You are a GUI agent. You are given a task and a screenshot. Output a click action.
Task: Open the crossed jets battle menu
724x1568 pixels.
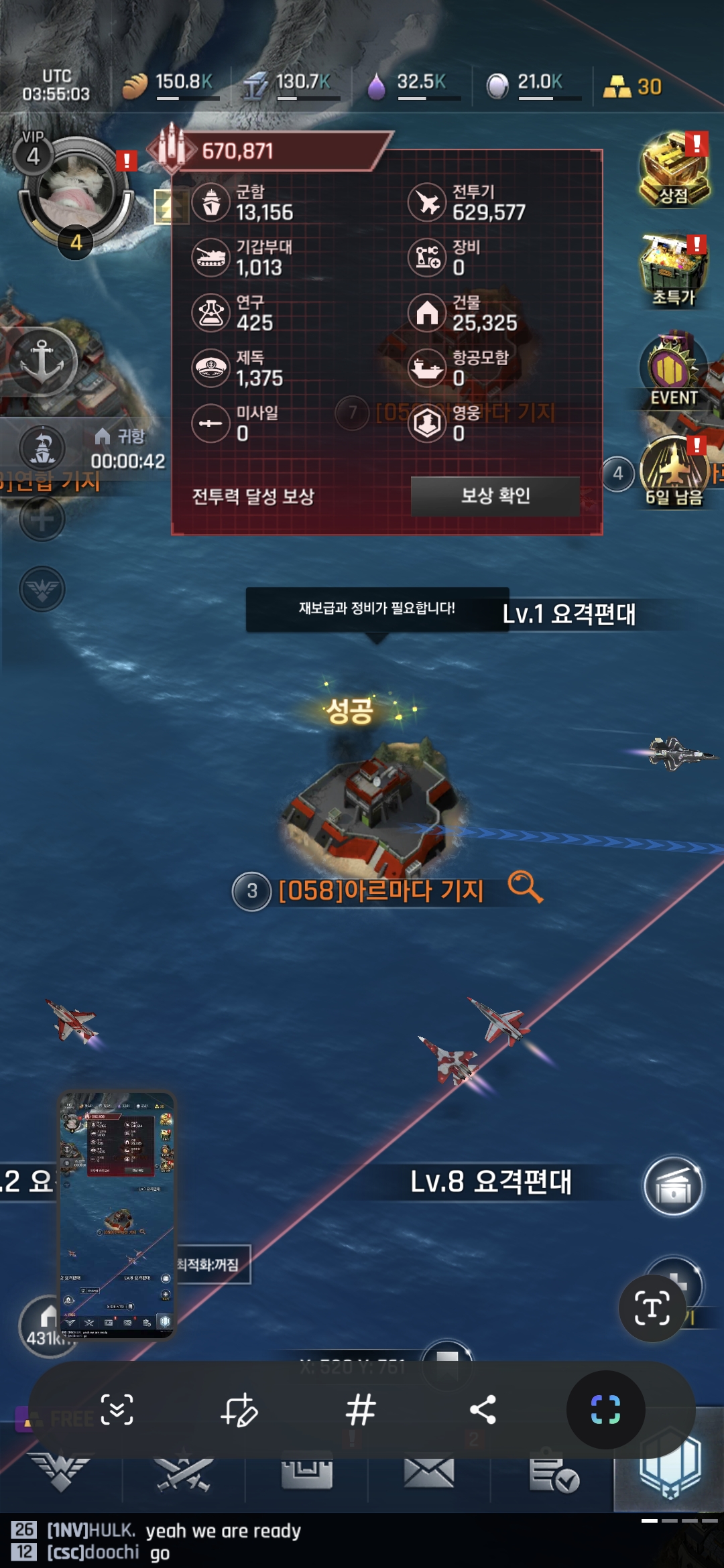(184, 1474)
